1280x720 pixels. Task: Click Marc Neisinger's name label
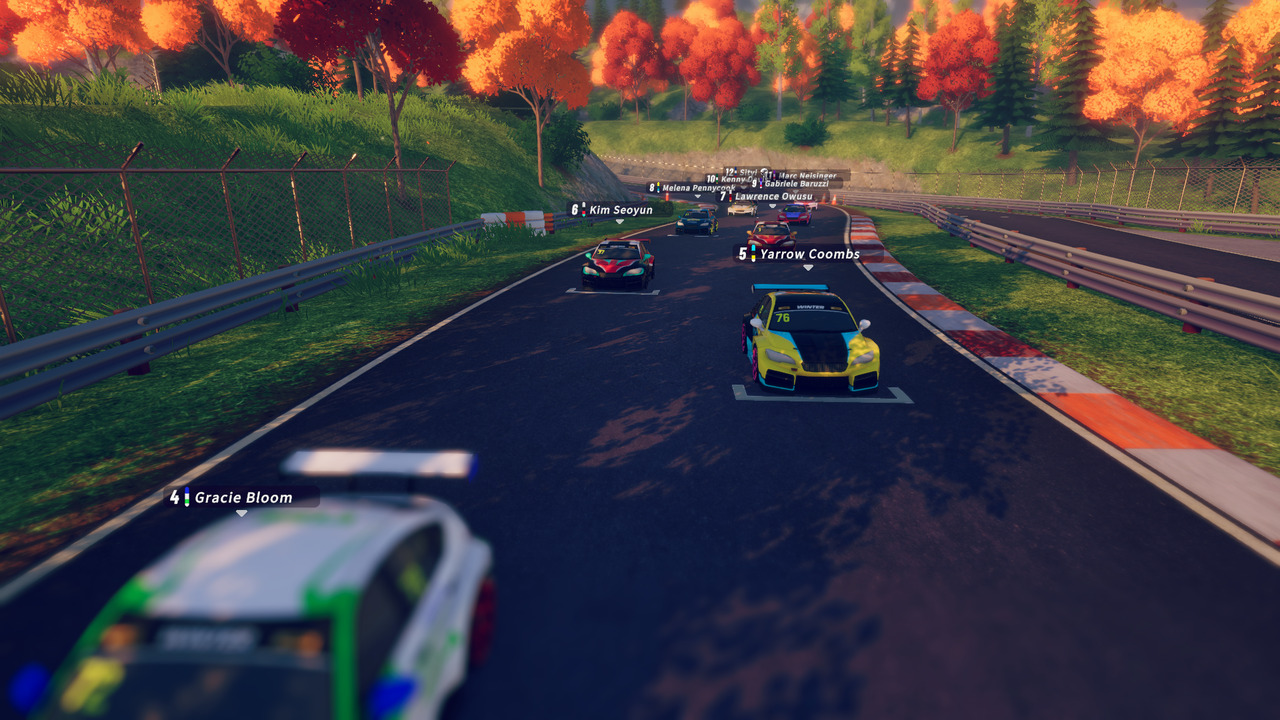pyautogui.click(x=806, y=176)
